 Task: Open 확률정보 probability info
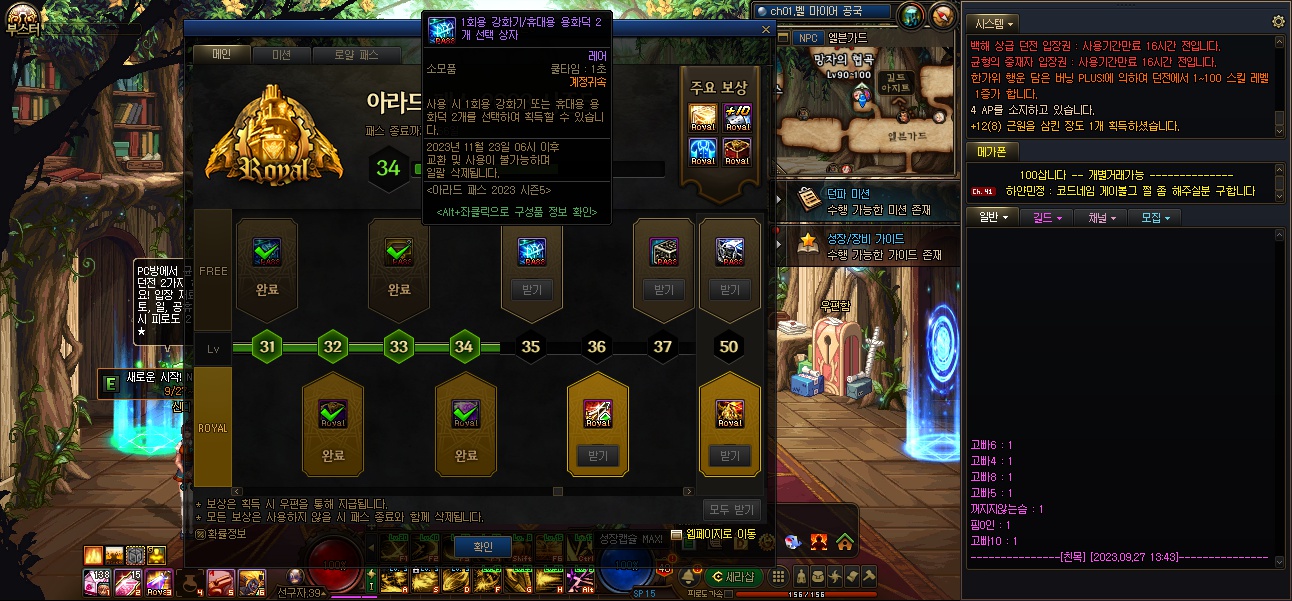tap(226, 534)
